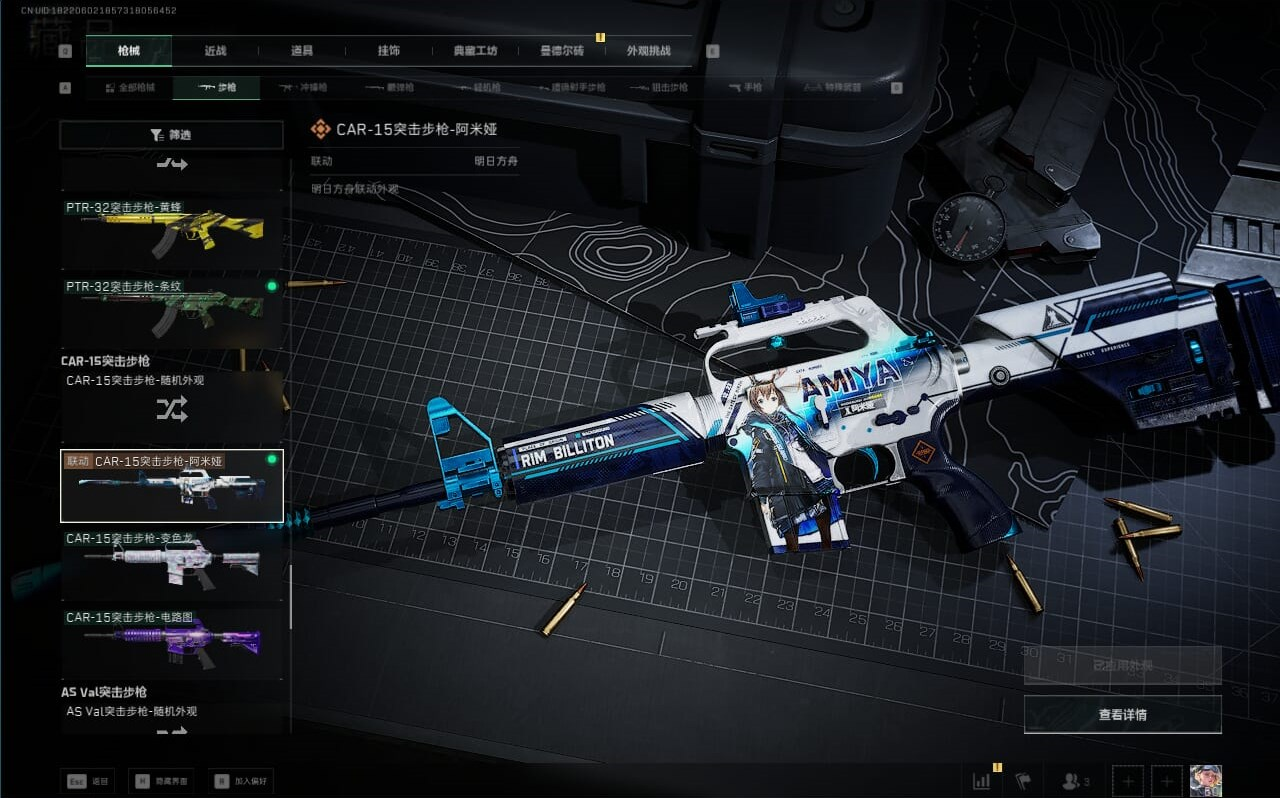Pick the CAR-15突击步枪-变色龙 skin
This screenshot has width=1280, height=798.
pyautogui.click(x=172, y=563)
